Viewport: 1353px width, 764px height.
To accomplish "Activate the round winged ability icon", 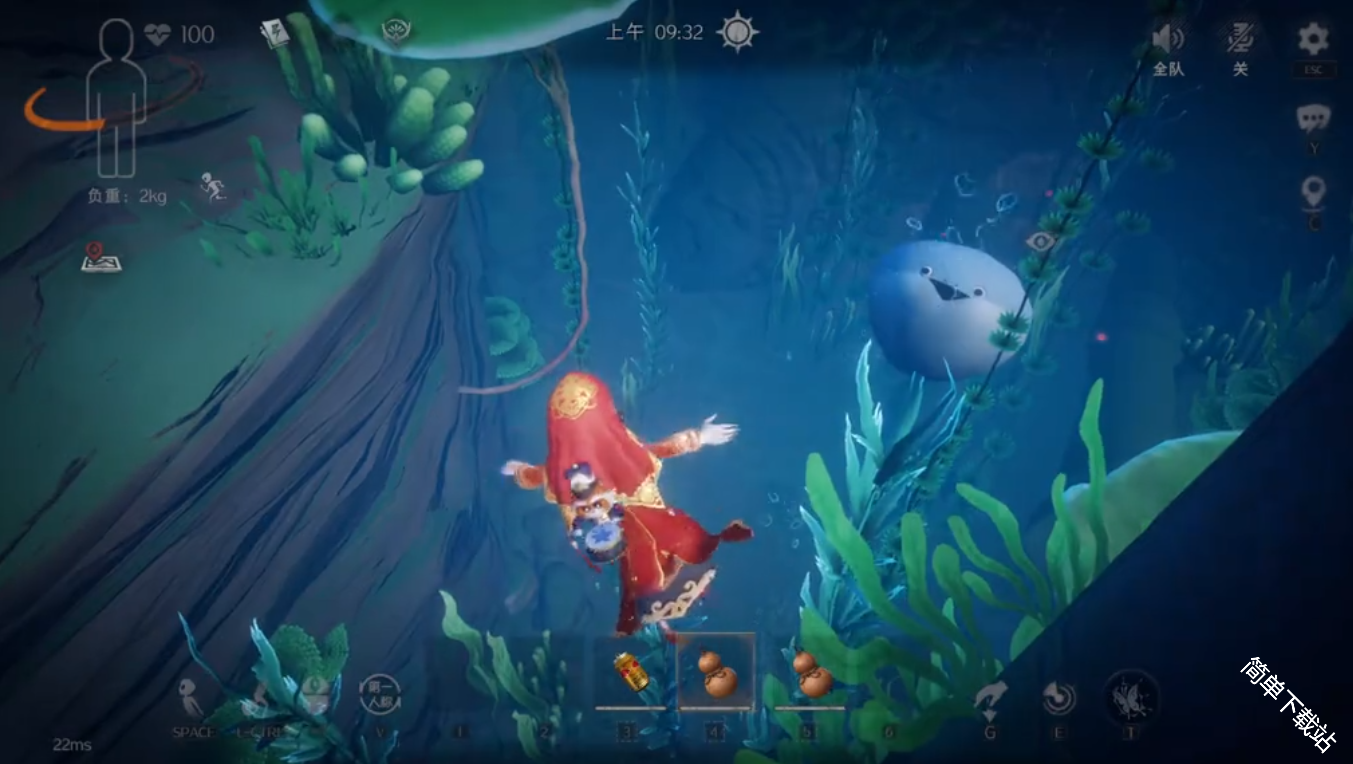I will click(1131, 696).
